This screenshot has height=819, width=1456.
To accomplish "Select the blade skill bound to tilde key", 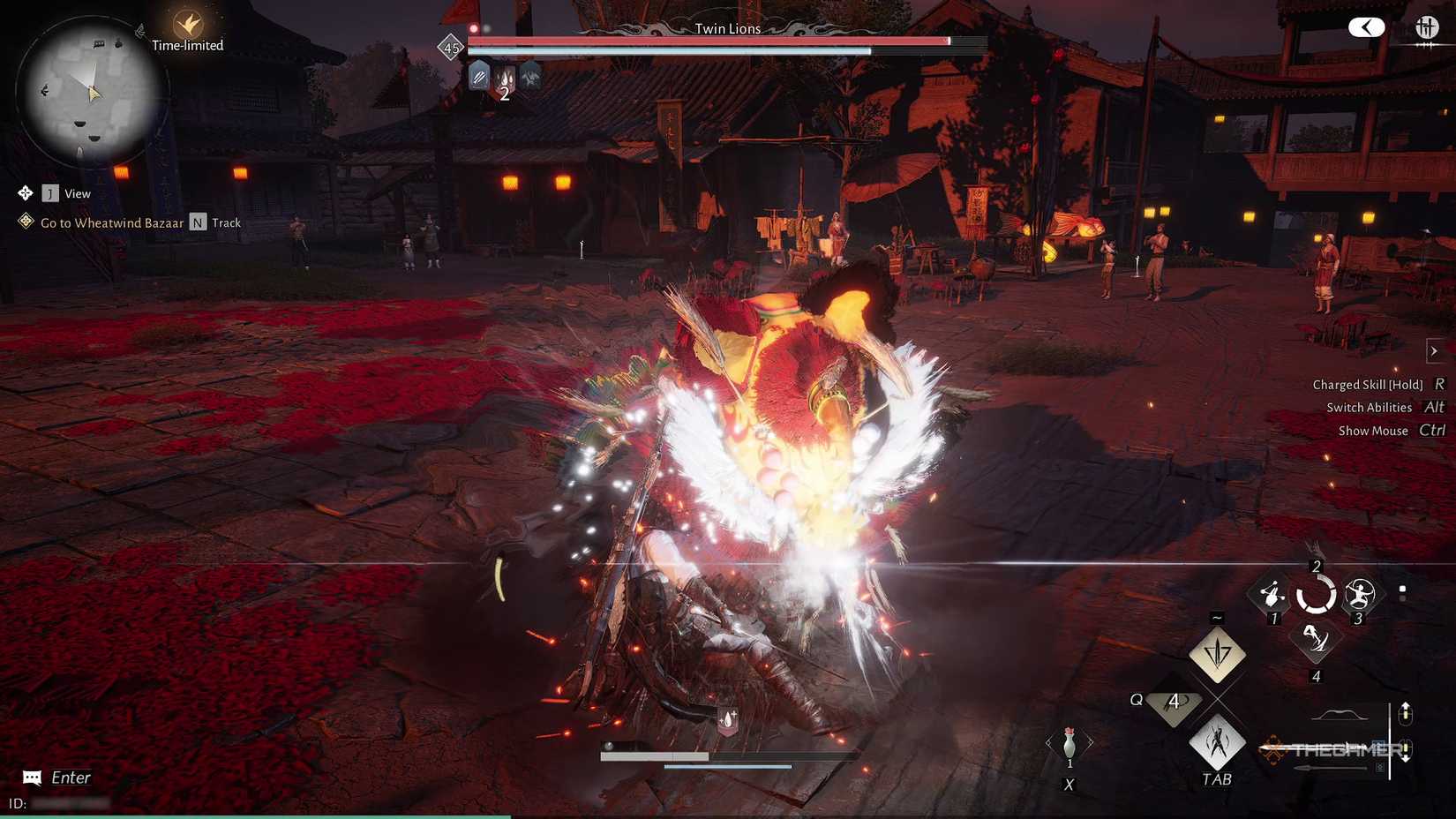I will point(1218,655).
